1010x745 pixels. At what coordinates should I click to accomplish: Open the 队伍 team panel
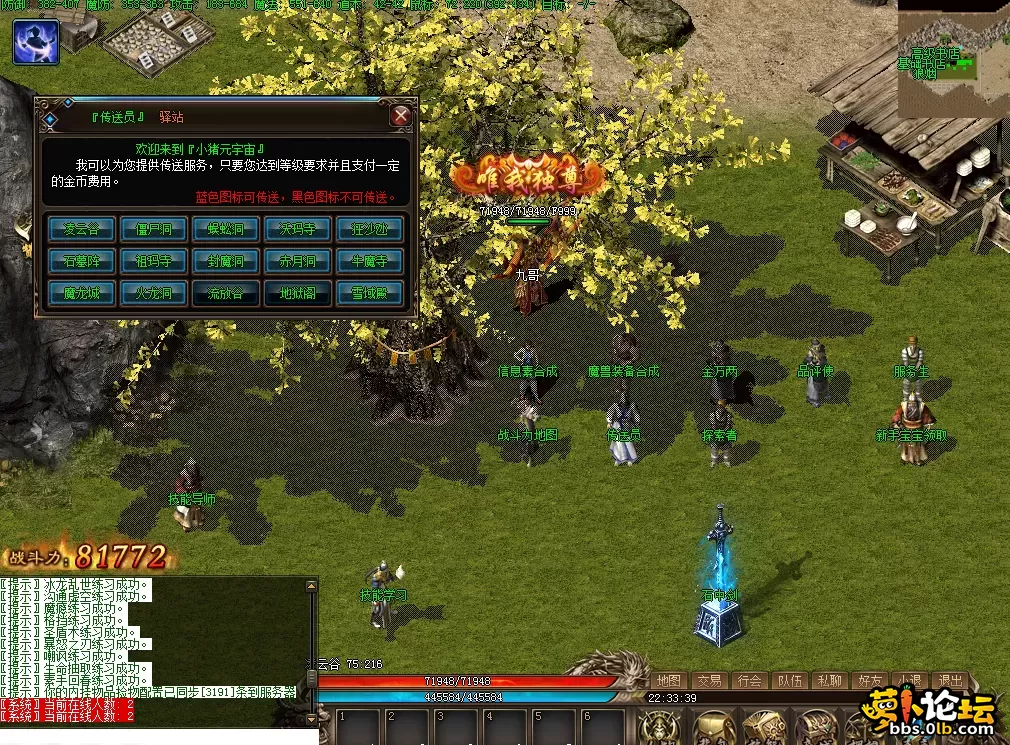click(789, 680)
